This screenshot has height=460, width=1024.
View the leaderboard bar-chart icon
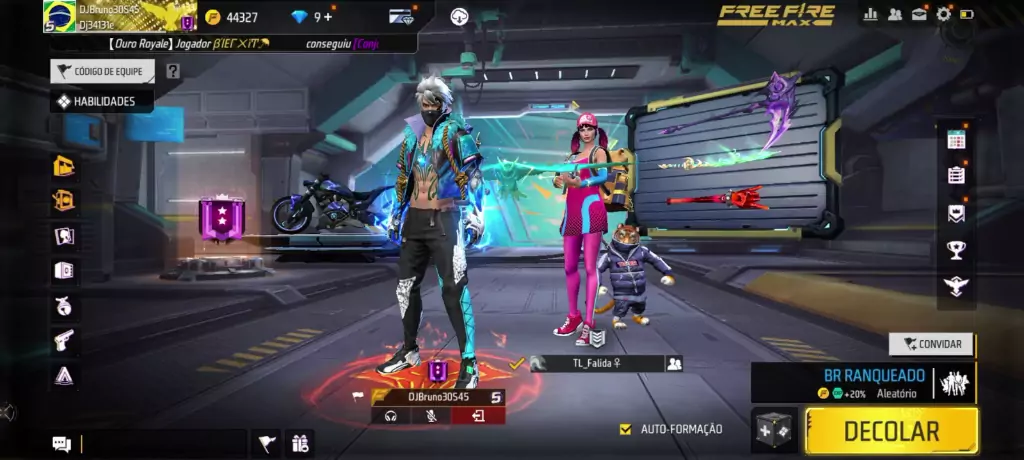(870, 14)
